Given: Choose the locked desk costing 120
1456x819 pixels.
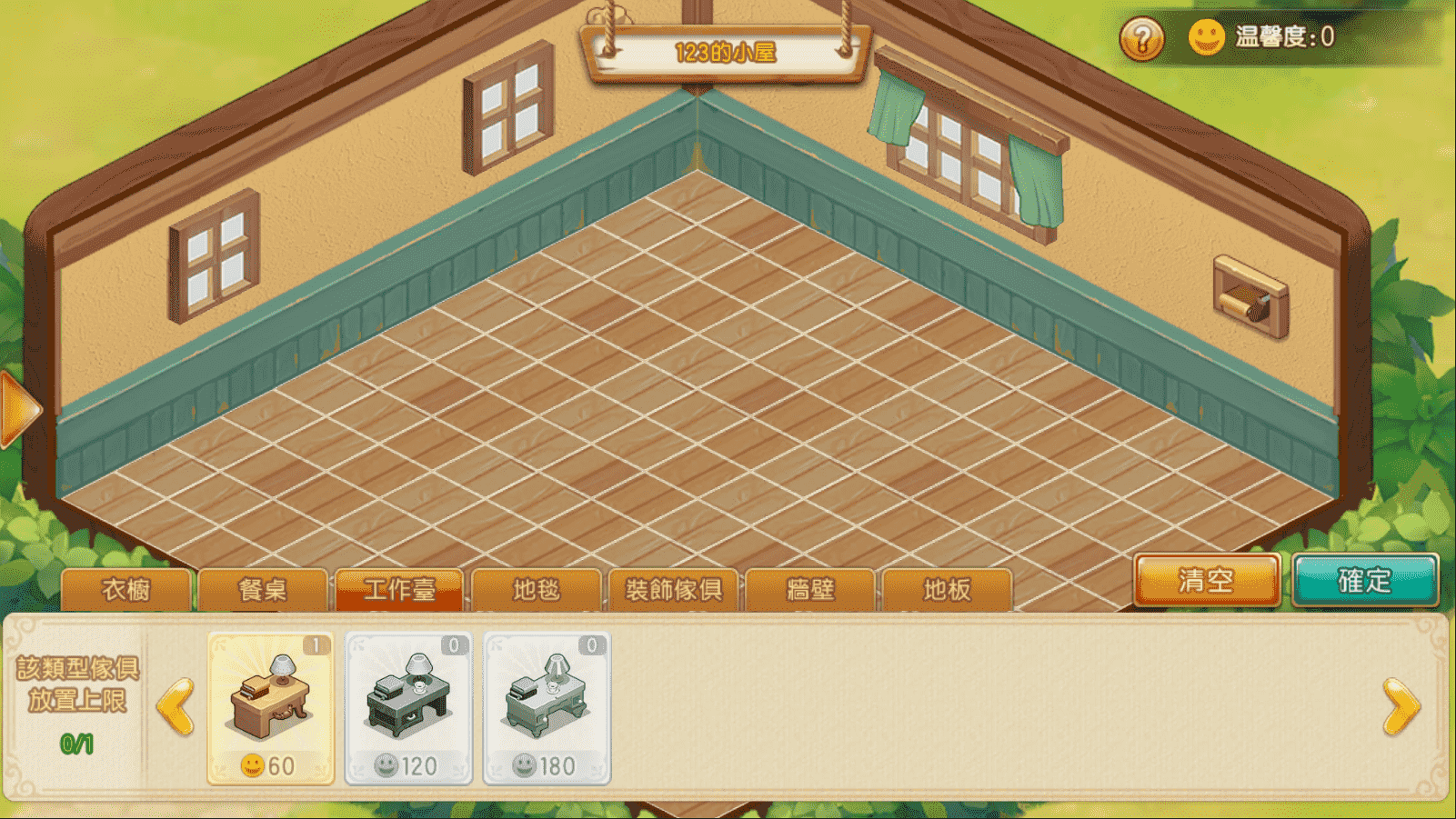Looking at the screenshot, I should tap(408, 707).
